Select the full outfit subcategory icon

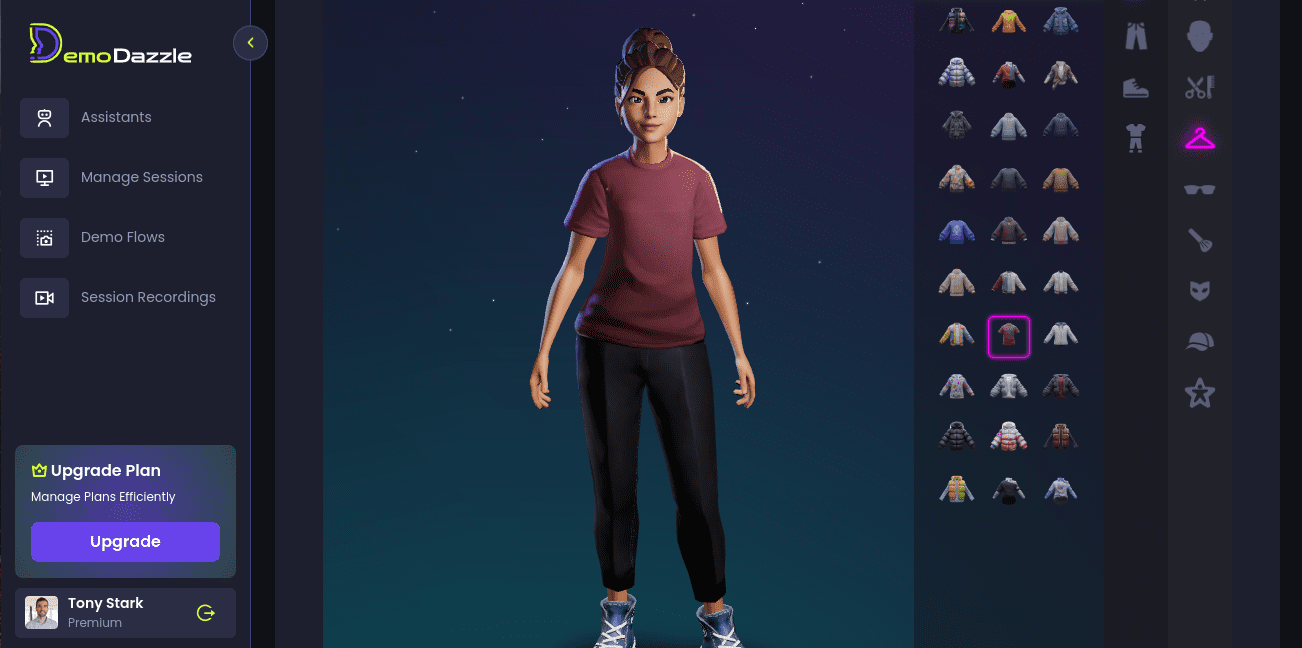tap(1135, 138)
